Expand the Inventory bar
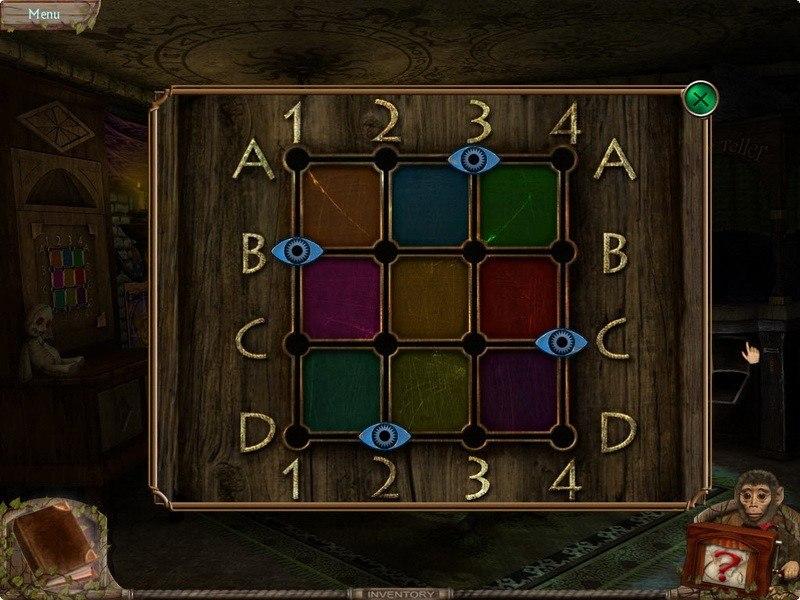This screenshot has width=800, height=600. pyautogui.click(x=400, y=592)
